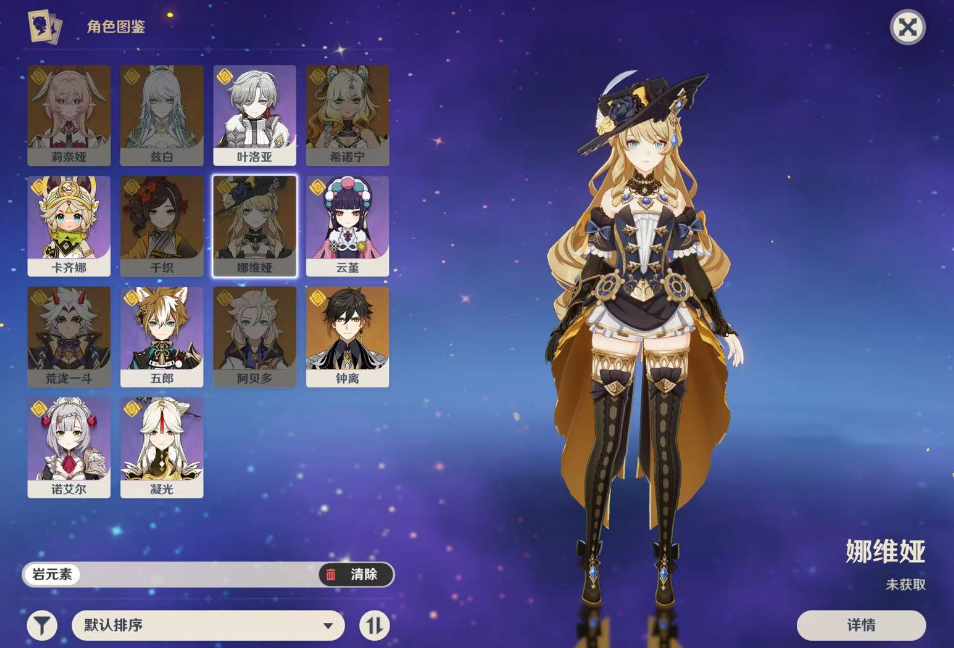Pick the 希诺宁 character card
The image size is (954, 648).
pyautogui.click(x=347, y=114)
